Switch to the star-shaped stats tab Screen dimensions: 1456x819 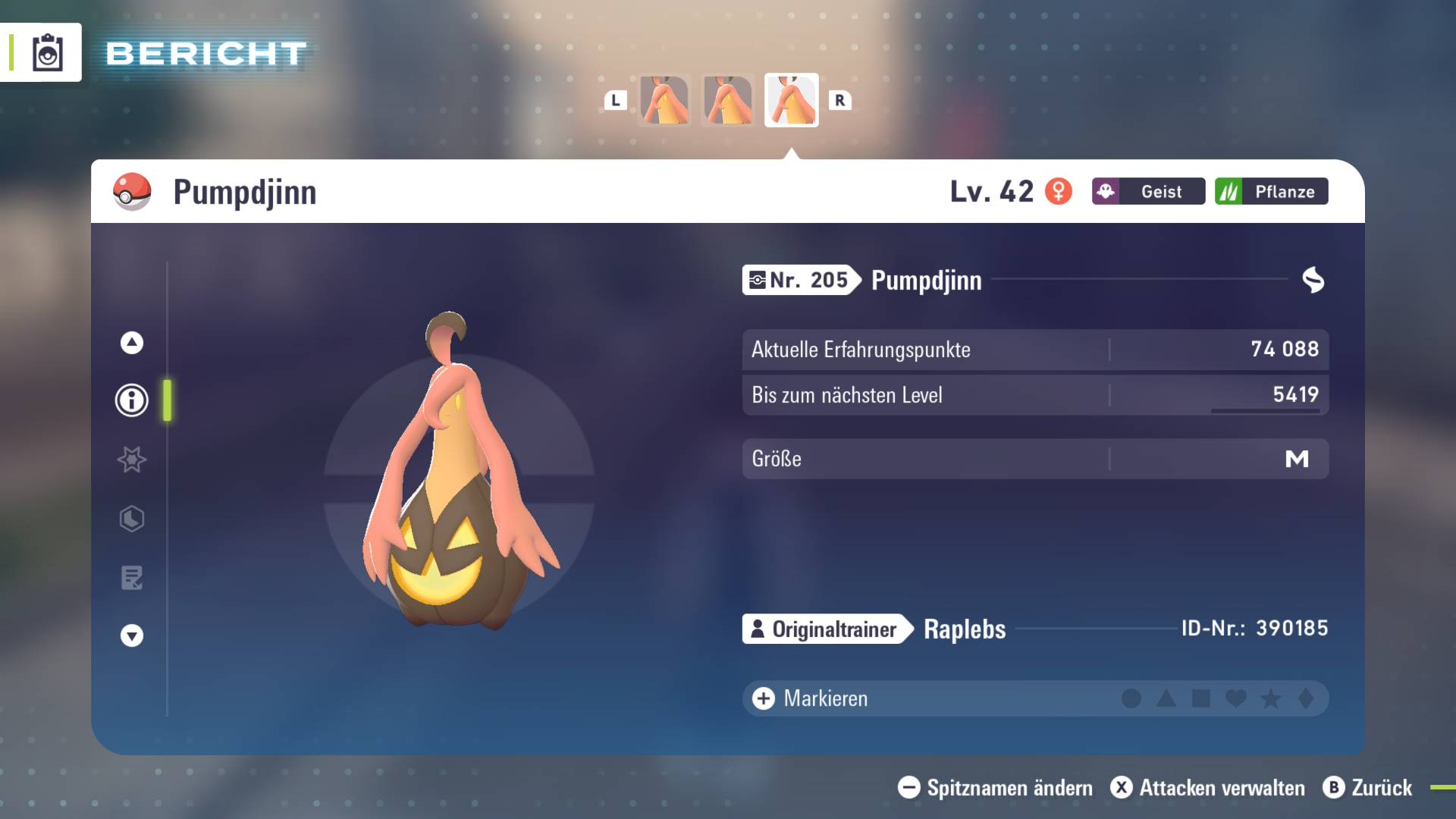point(132,460)
